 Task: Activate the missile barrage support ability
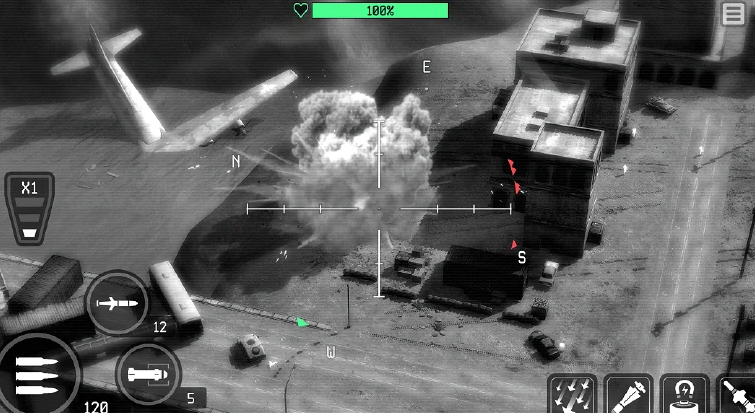[x=573, y=395]
